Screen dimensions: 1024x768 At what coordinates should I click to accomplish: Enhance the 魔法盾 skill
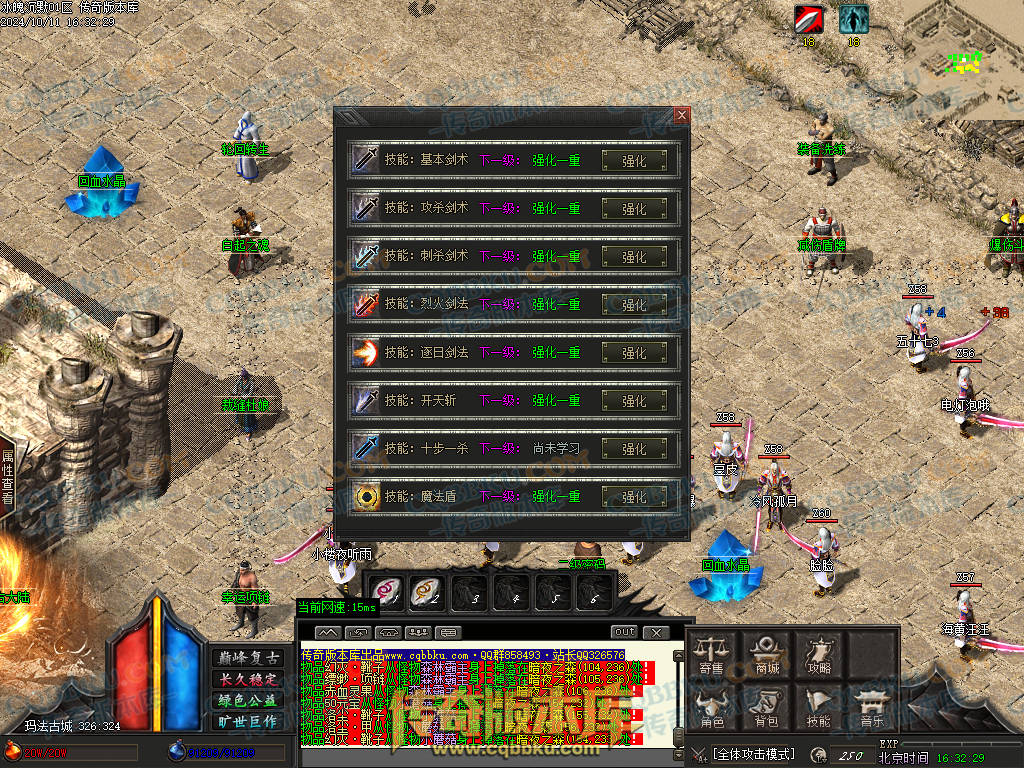click(x=634, y=496)
